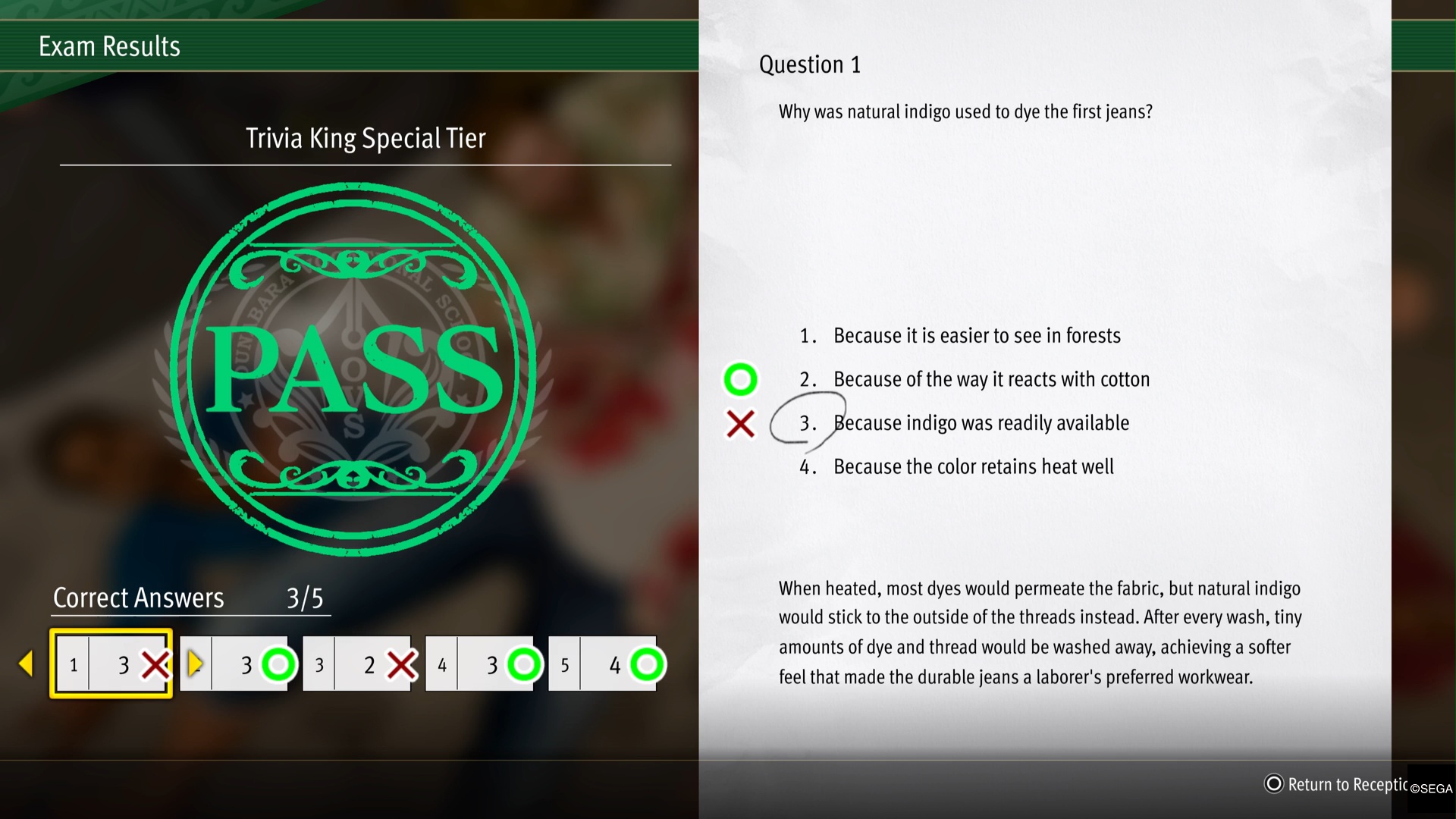The width and height of the screenshot is (1456, 819).
Task: Click the red X on question 3's result card
Action: pyautogui.click(x=402, y=664)
